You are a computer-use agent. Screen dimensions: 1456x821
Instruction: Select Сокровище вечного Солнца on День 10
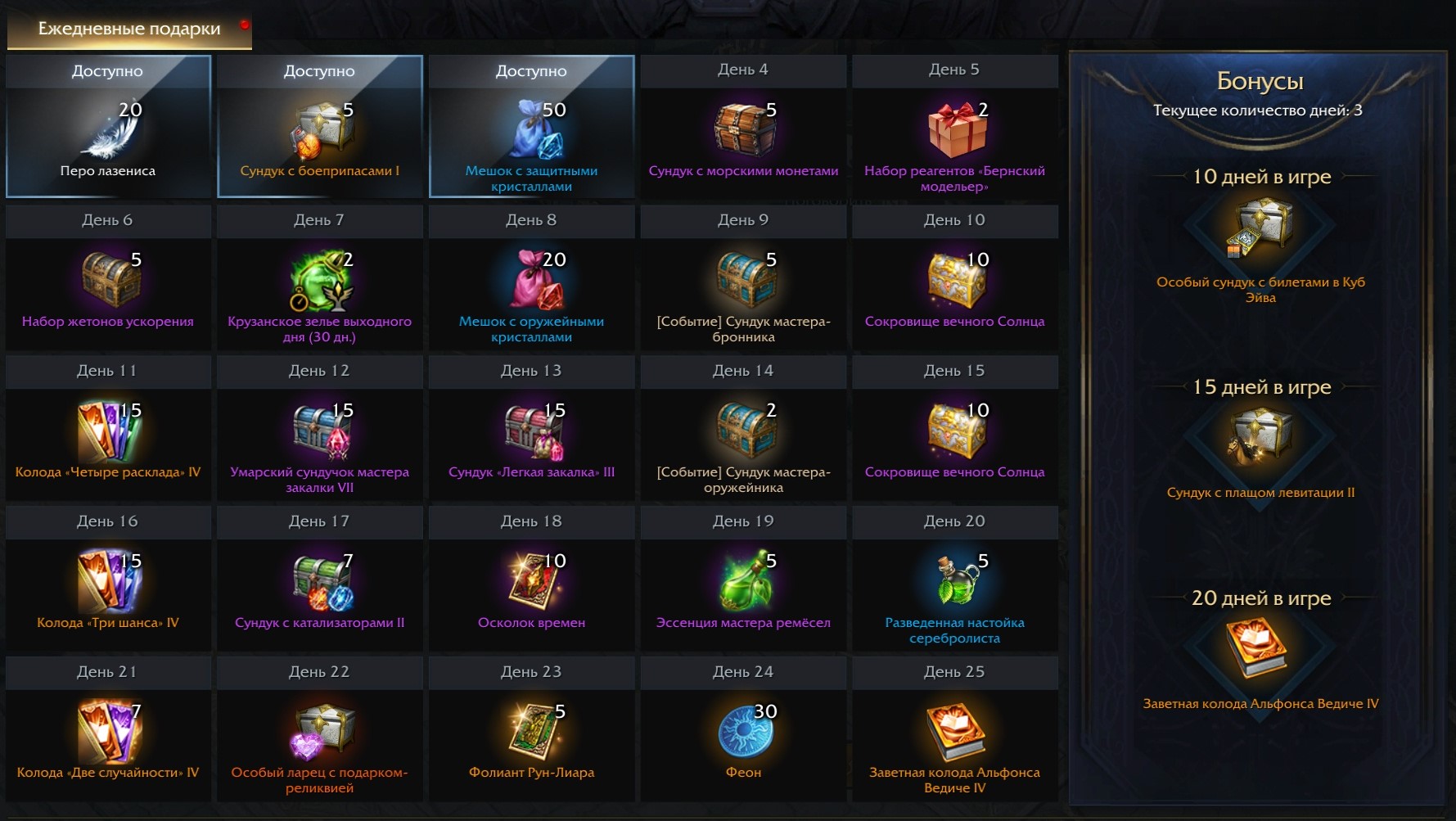tap(954, 282)
